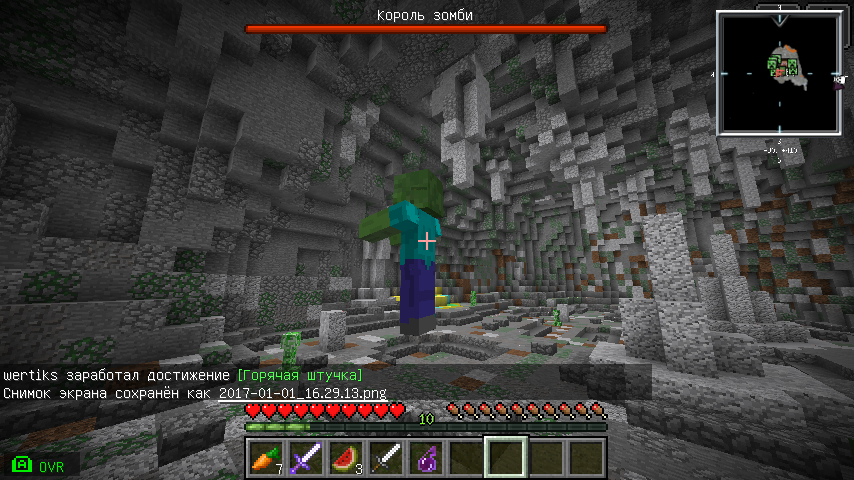
Task: Select the purple potion slot
Action: pos(425,457)
